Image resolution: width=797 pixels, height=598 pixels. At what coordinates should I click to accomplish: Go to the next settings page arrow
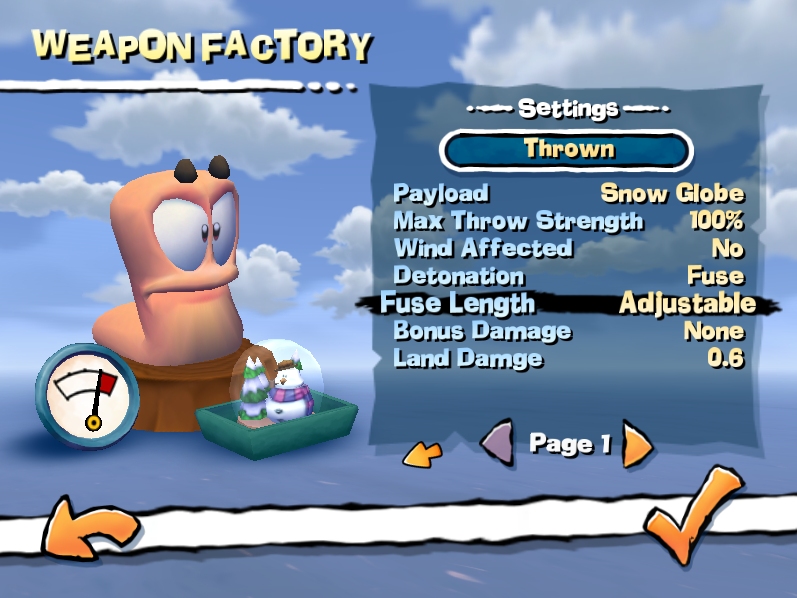tap(637, 445)
